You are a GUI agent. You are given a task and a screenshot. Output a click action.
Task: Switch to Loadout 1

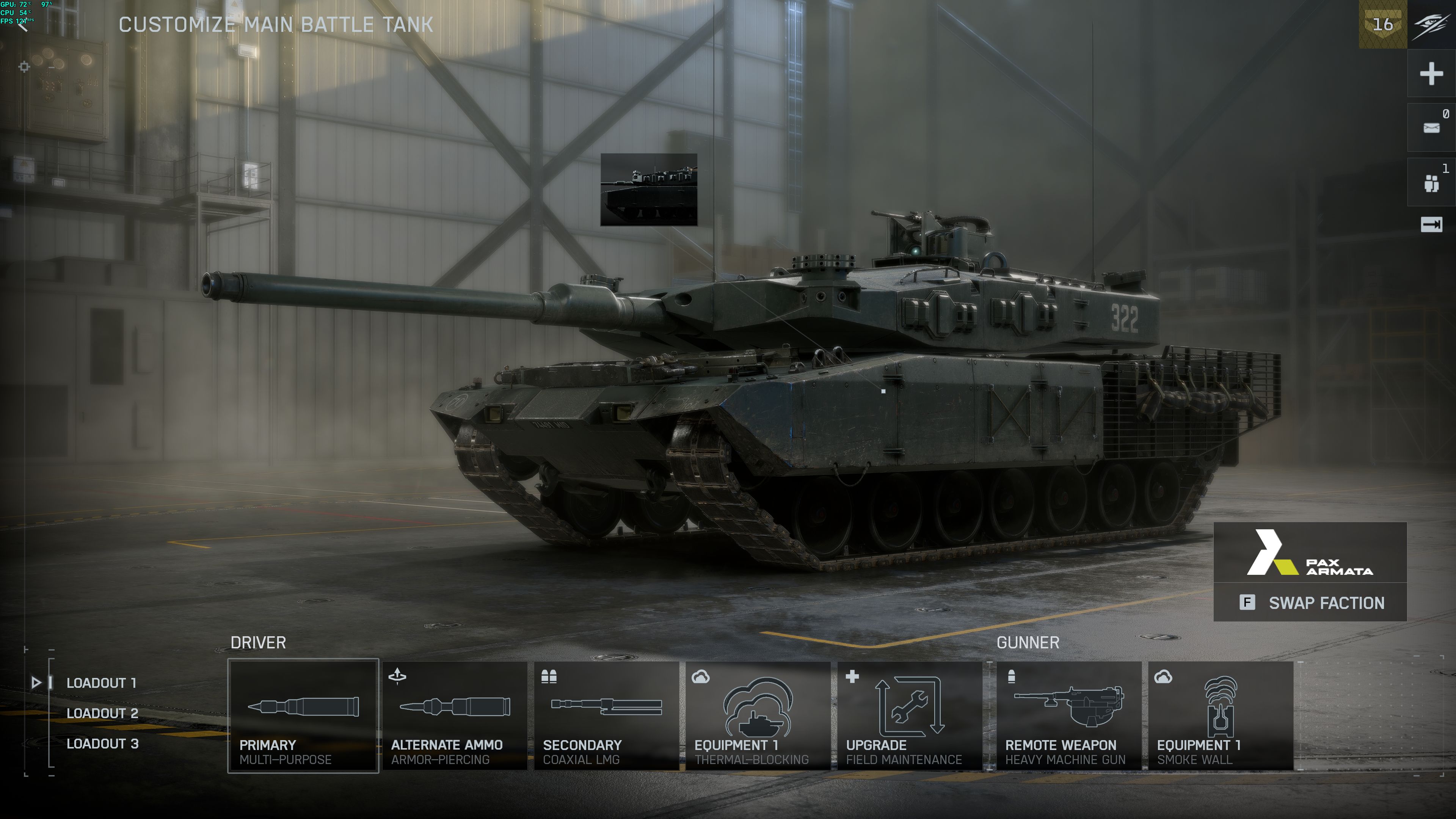101,683
